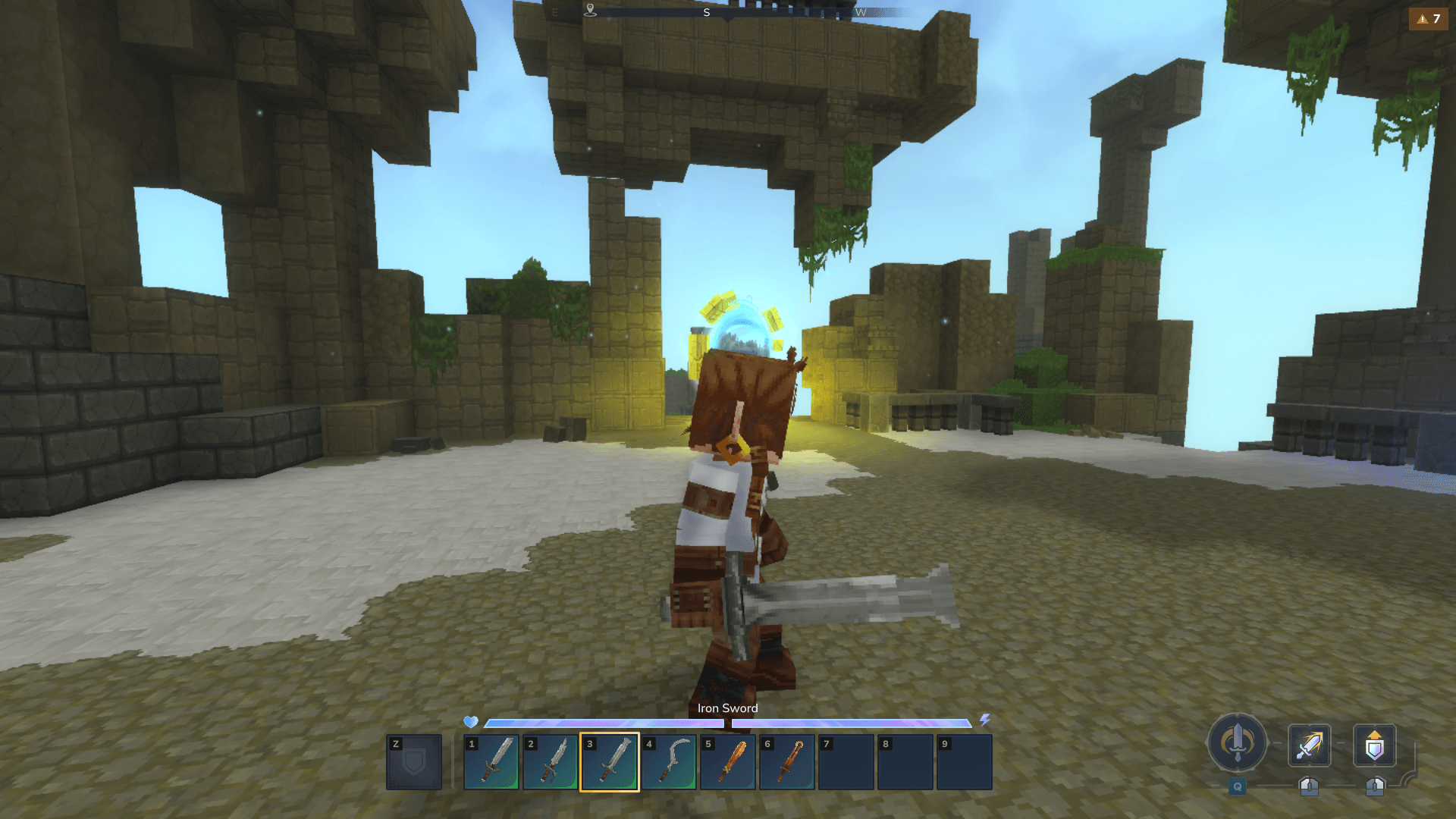The image size is (1456, 819).
Task: Select empty hotbar slot 9
Action: click(x=965, y=762)
